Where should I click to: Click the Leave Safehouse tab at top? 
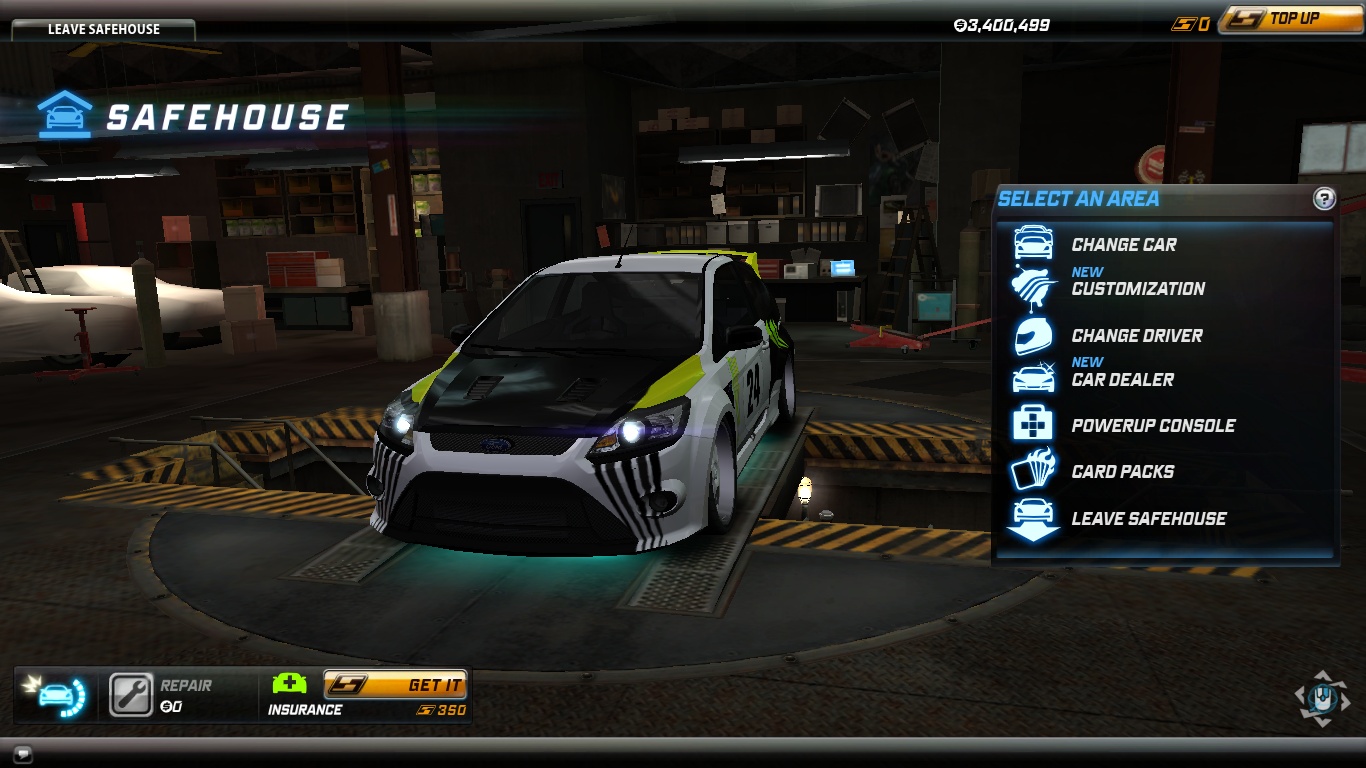[103, 29]
